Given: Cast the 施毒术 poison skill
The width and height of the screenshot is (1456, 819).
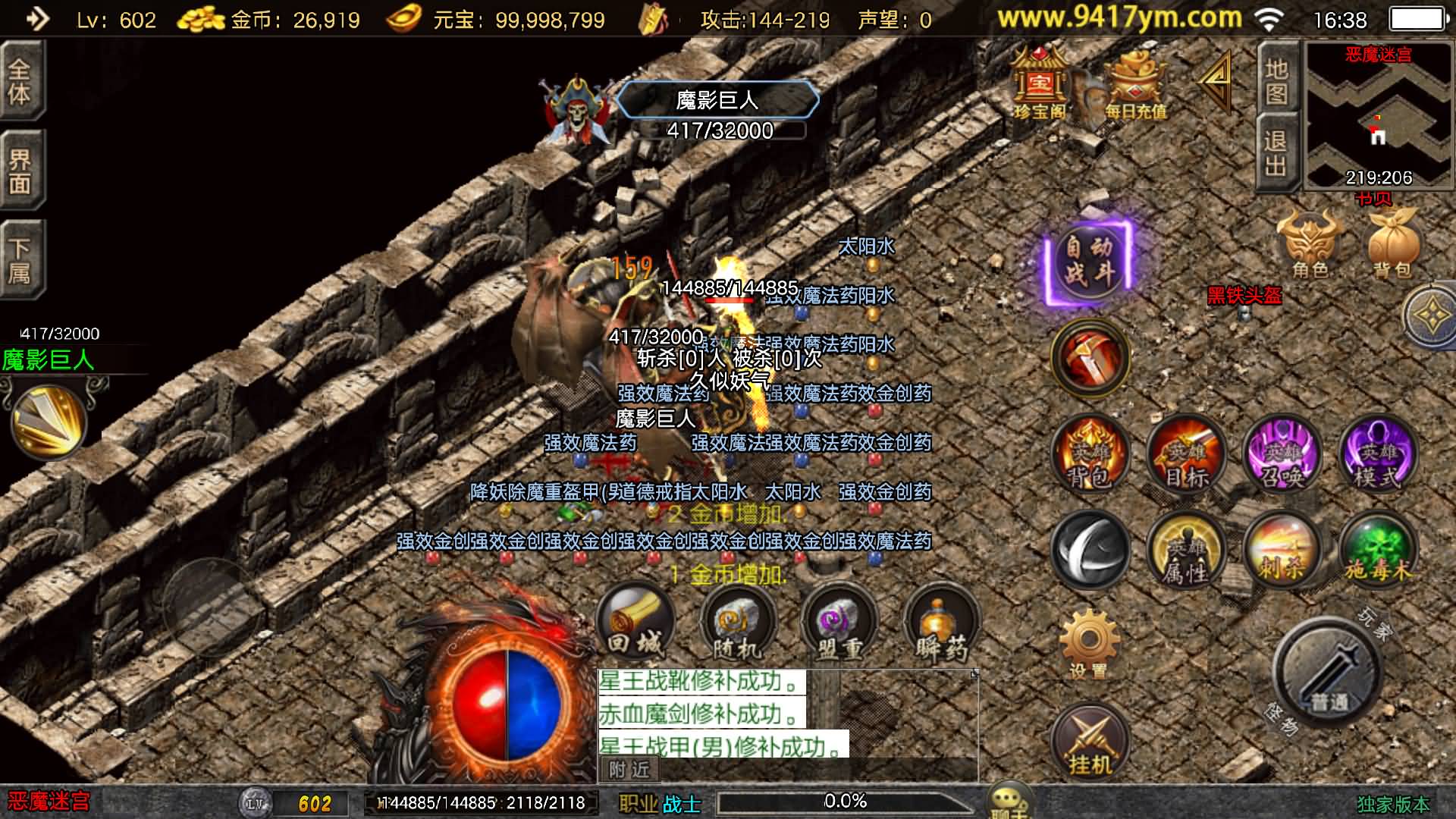Looking at the screenshot, I should (x=1378, y=551).
